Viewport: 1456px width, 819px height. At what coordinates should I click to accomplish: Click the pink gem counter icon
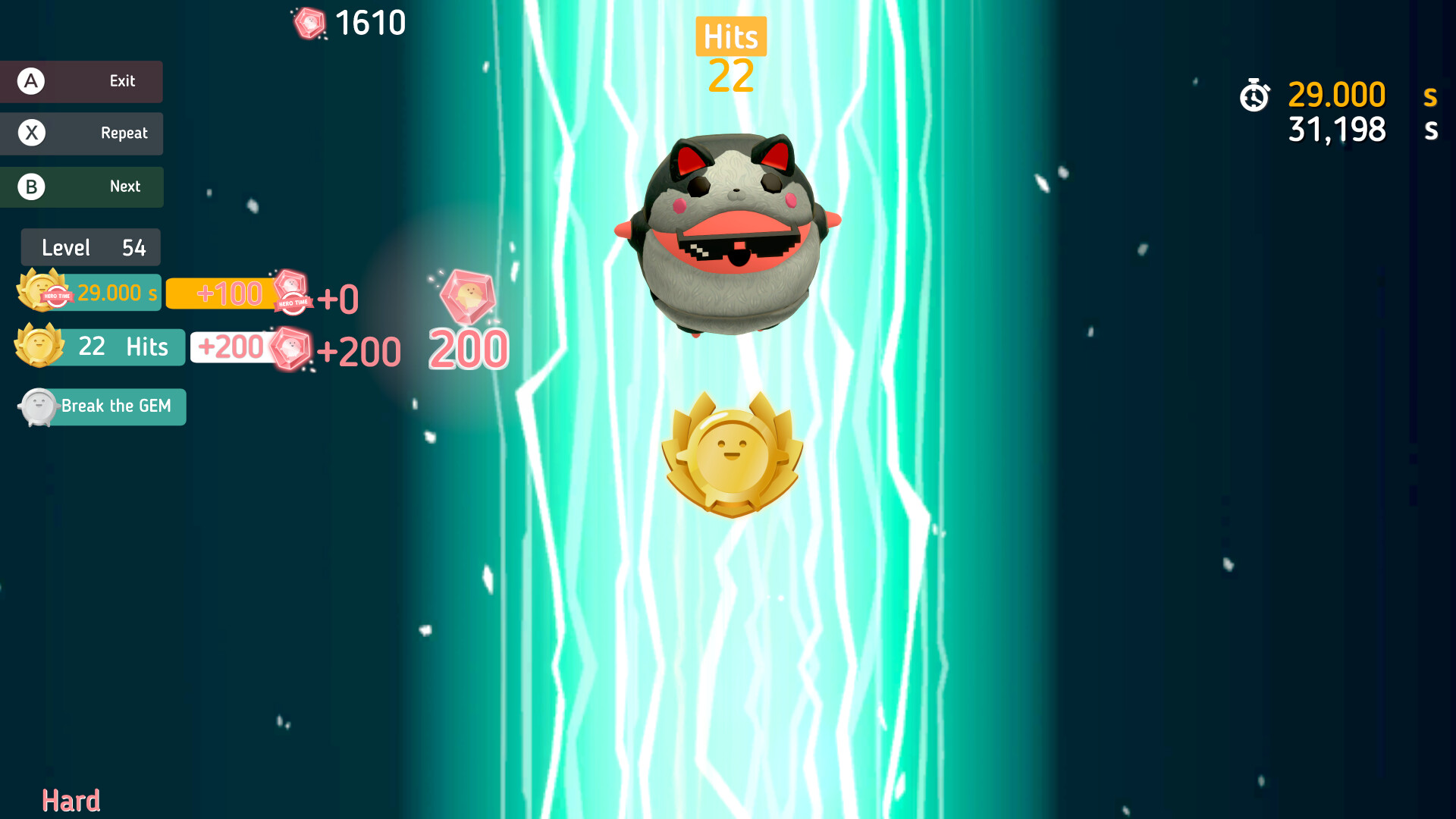tap(311, 23)
